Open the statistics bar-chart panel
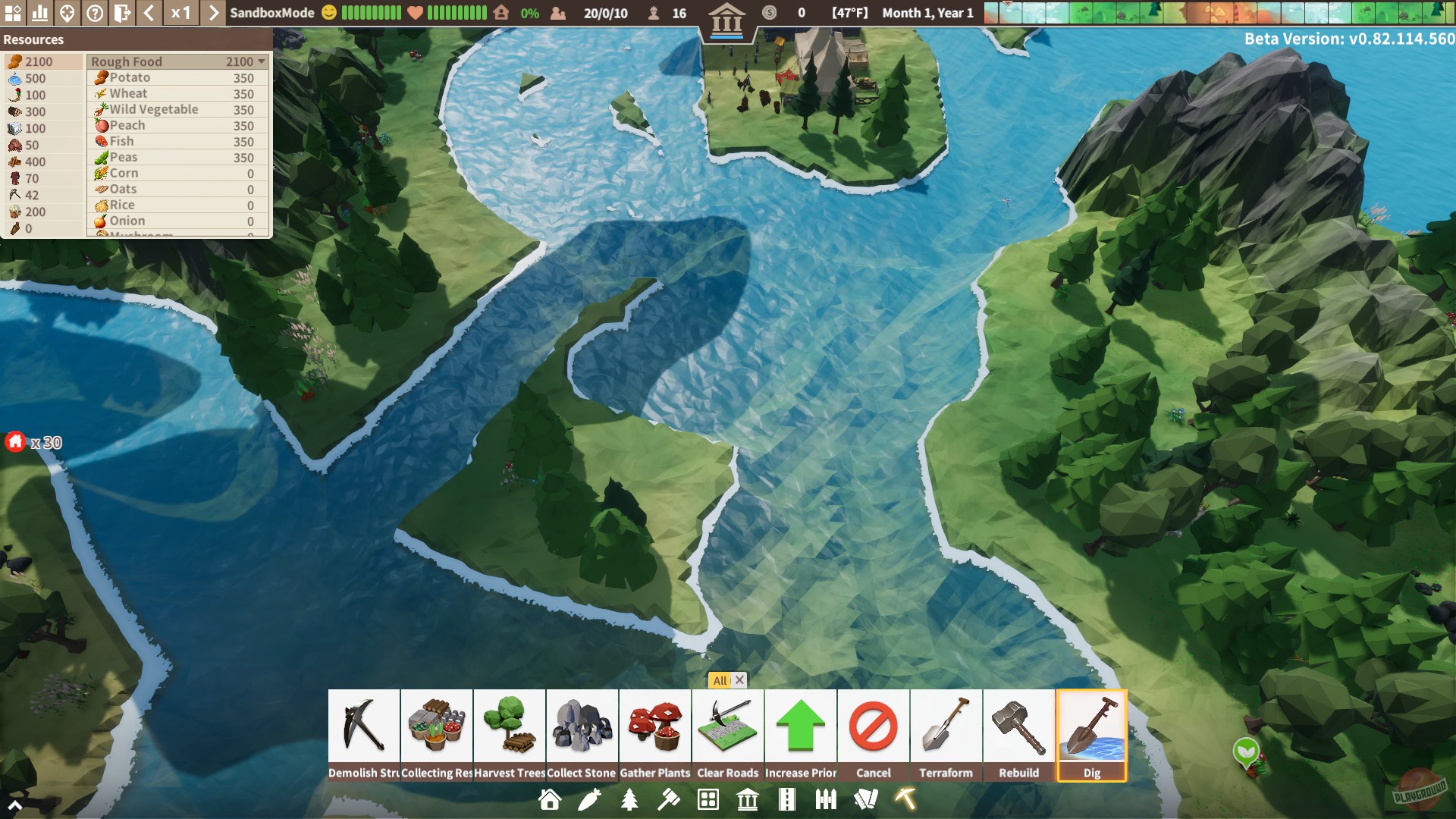 (x=40, y=12)
